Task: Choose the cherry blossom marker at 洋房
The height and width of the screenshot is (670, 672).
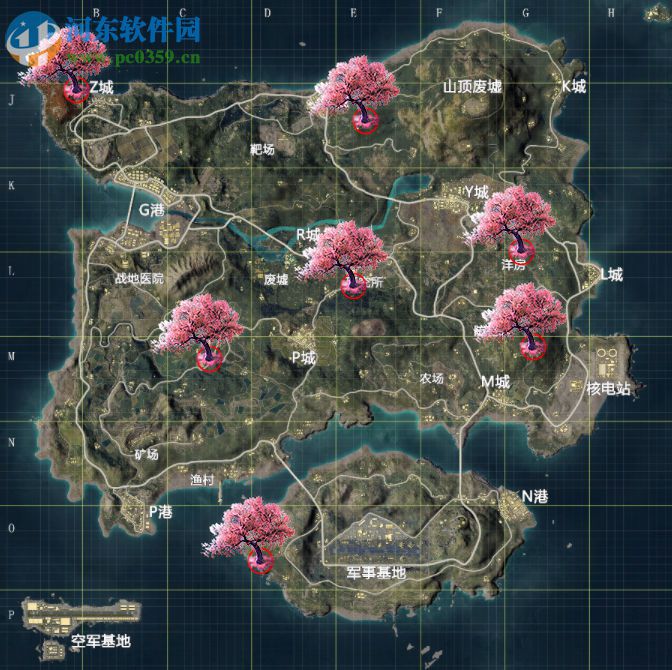Action: tap(512, 224)
